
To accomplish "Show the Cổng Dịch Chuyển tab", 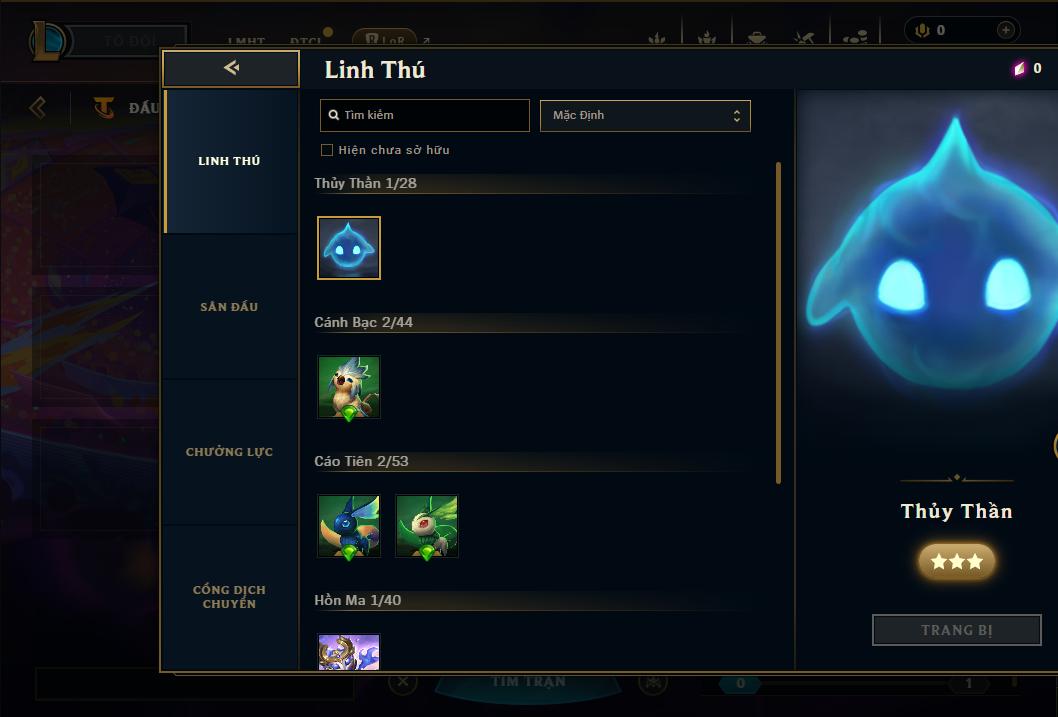I will click(229, 597).
